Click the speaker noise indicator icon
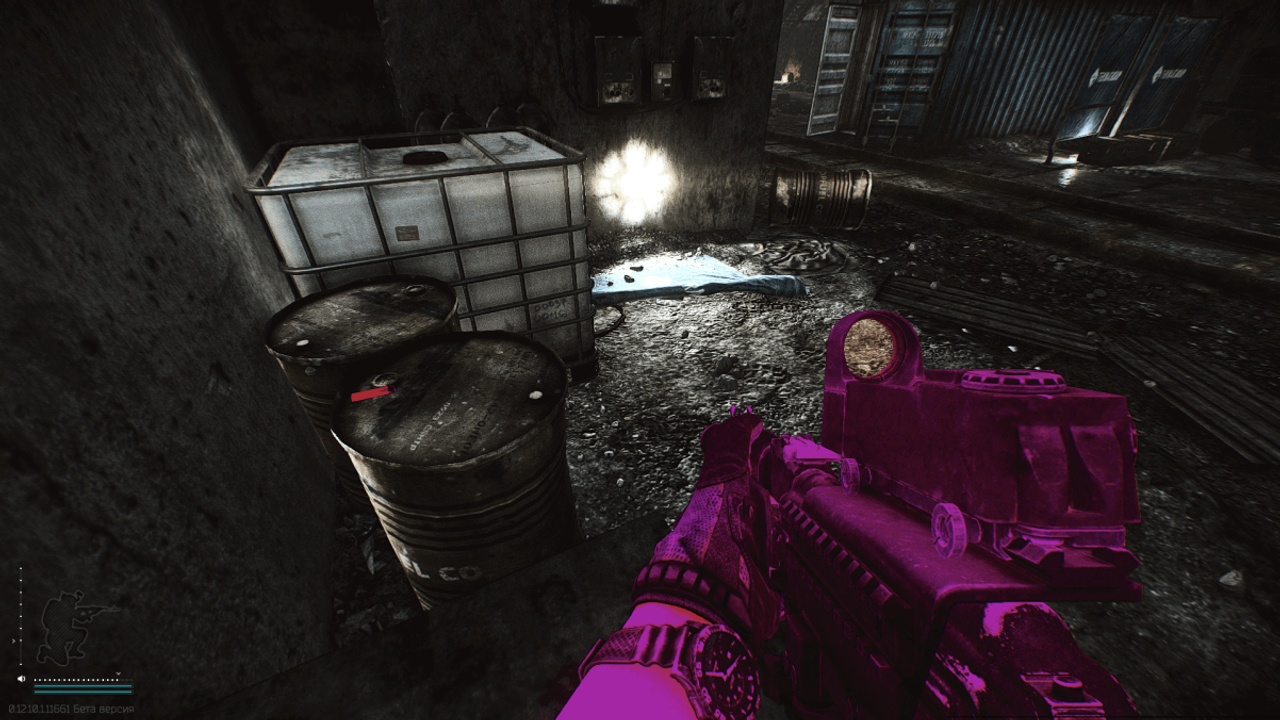The height and width of the screenshot is (720, 1280). click(x=21, y=678)
